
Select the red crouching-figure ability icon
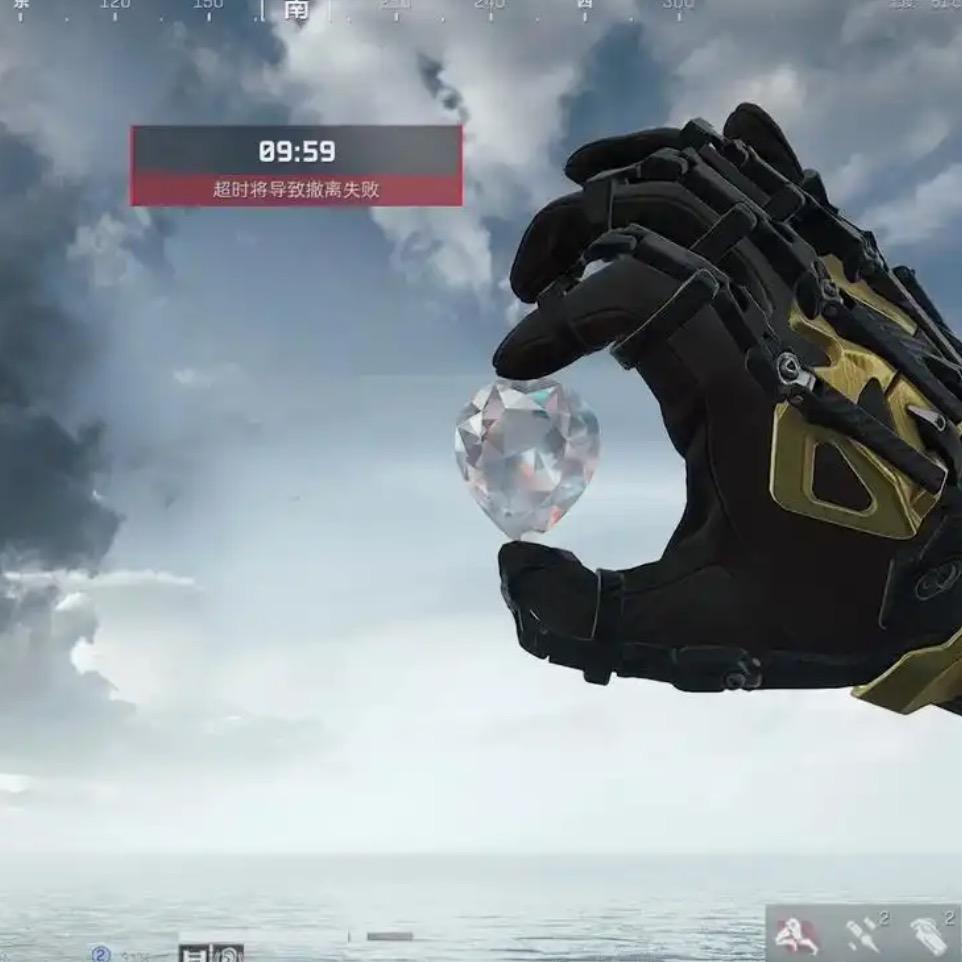[796, 935]
